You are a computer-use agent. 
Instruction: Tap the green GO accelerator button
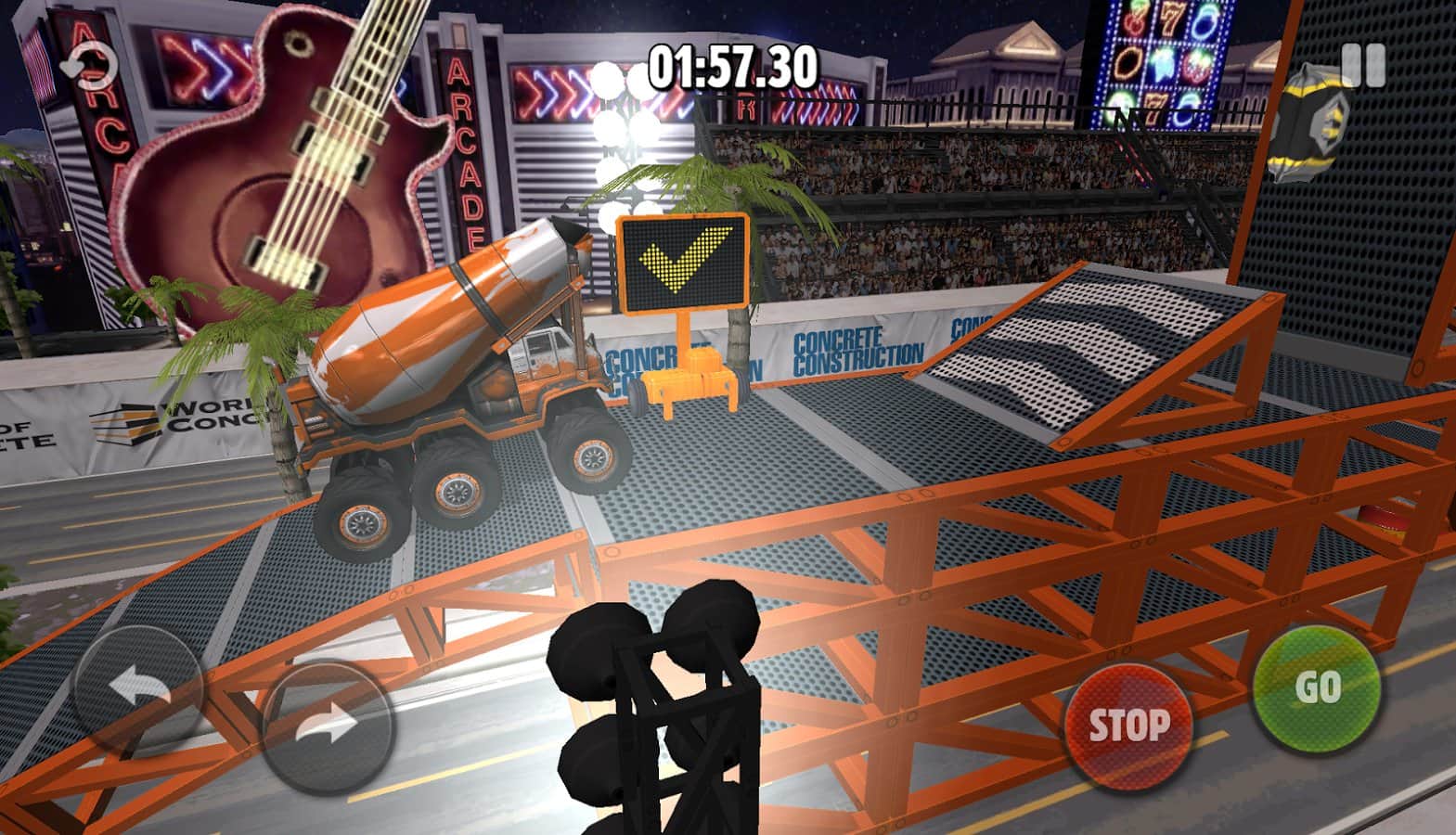[1316, 687]
